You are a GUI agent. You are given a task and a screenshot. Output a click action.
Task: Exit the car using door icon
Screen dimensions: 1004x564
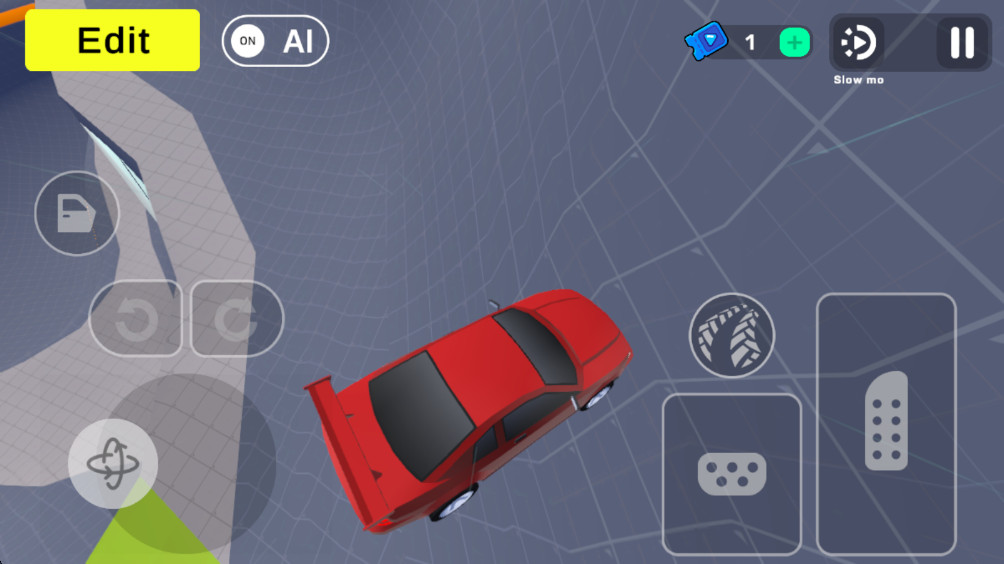tap(77, 213)
